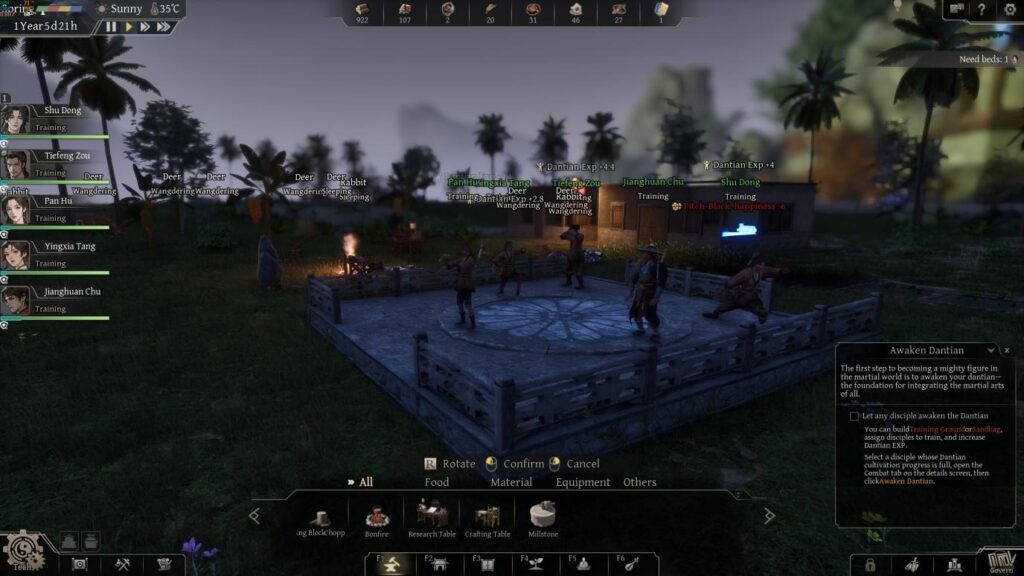Choose the Bonfire building
Viewport: 1024px width, 576px height.
[x=377, y=518]
